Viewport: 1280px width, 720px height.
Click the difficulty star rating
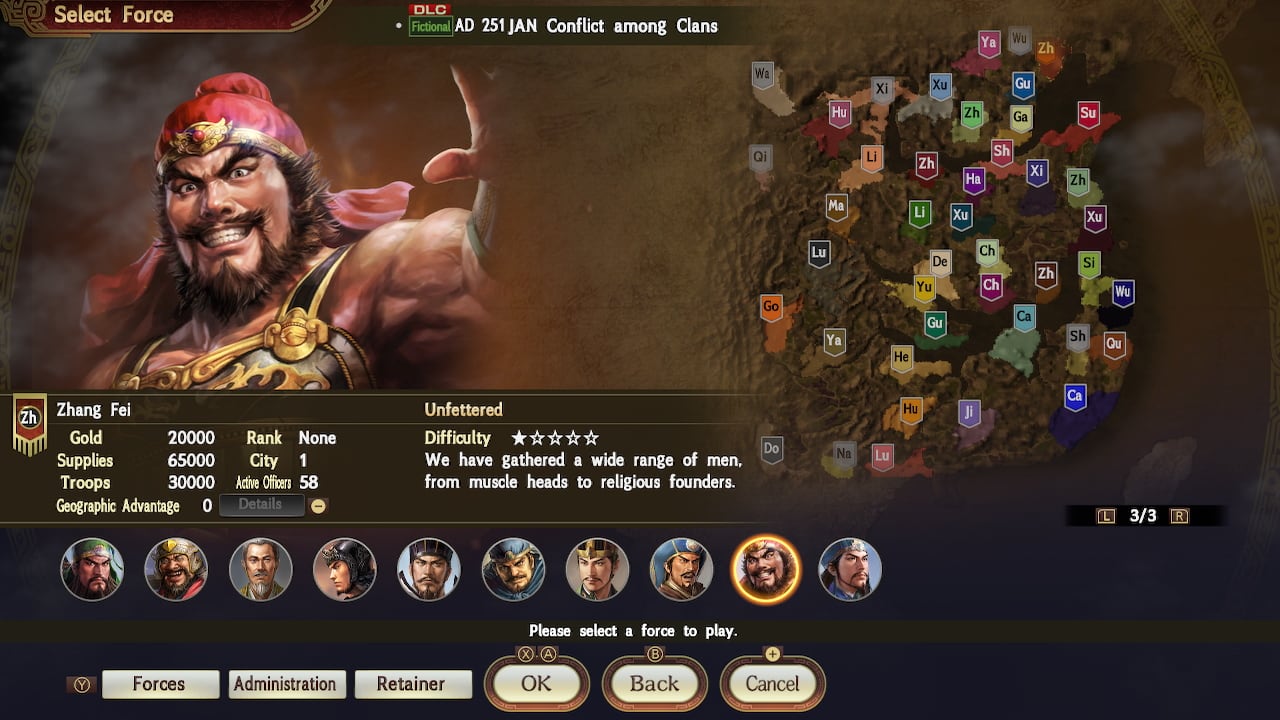[556, 437]
